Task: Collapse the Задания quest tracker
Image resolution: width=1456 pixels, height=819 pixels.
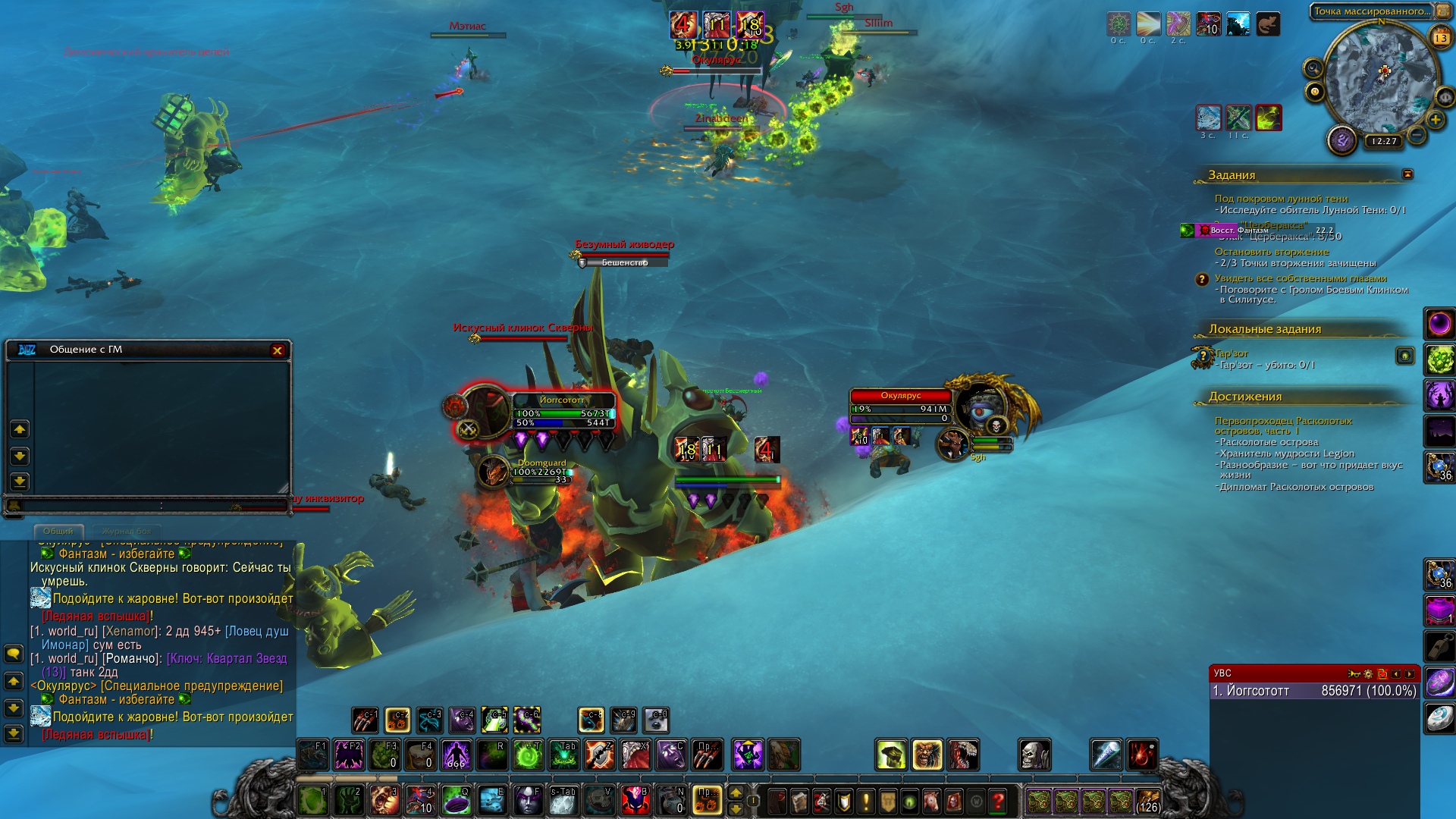Action: [1407, 174]
